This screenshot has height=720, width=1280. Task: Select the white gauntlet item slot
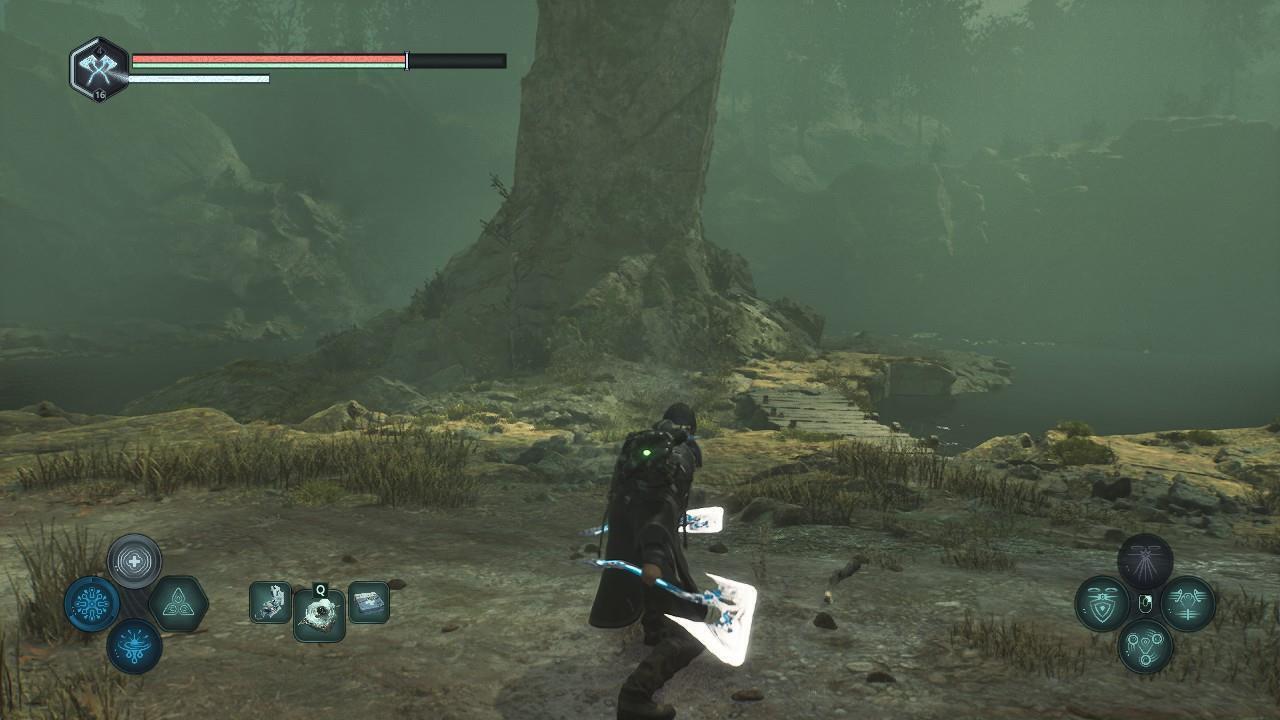click(270, 603)
